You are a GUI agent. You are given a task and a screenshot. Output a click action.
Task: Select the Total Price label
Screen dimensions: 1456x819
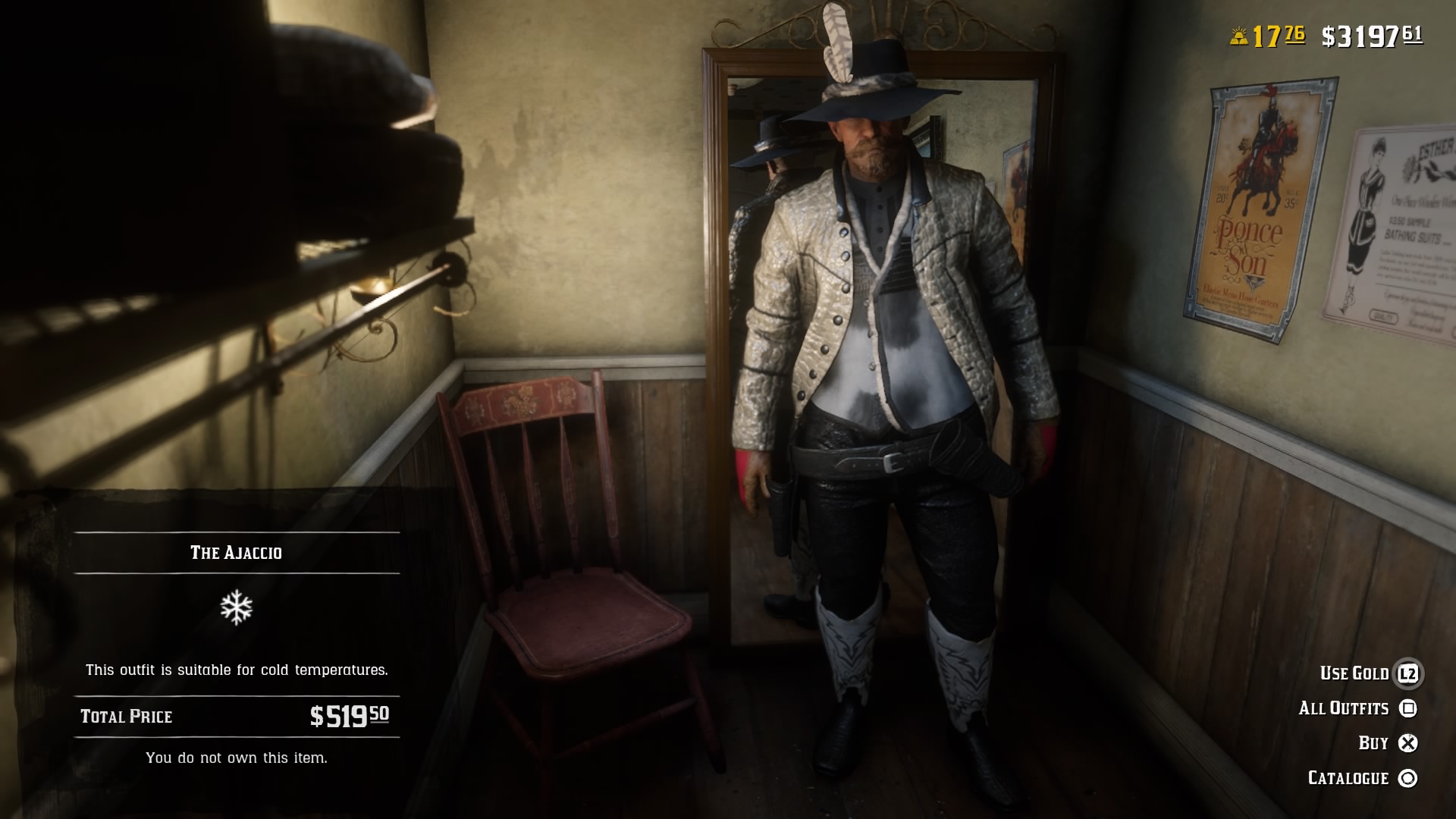pyautogui.click(x=126, y=715)
